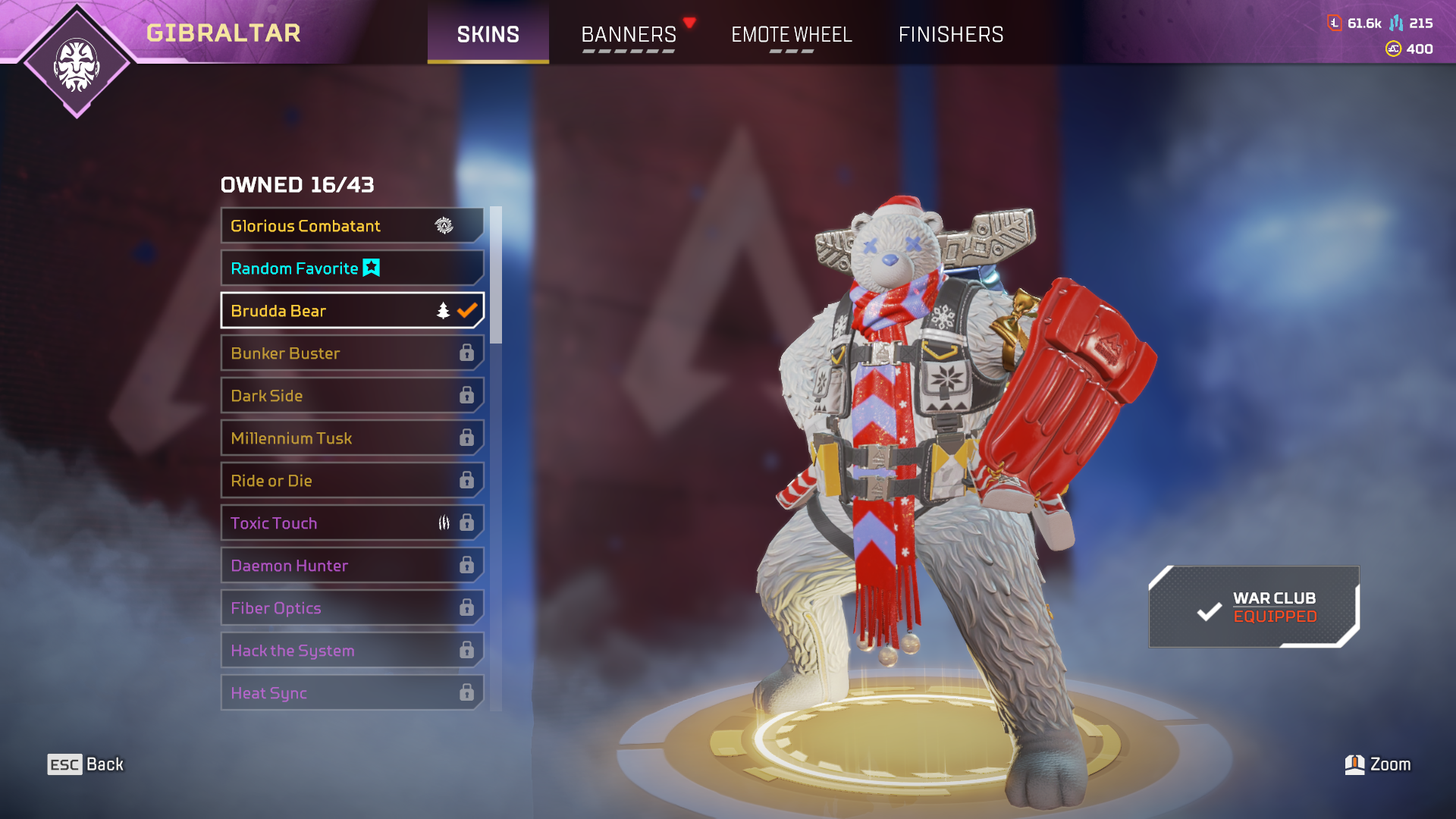Preview the Hack the System skin

click(352, 651)
